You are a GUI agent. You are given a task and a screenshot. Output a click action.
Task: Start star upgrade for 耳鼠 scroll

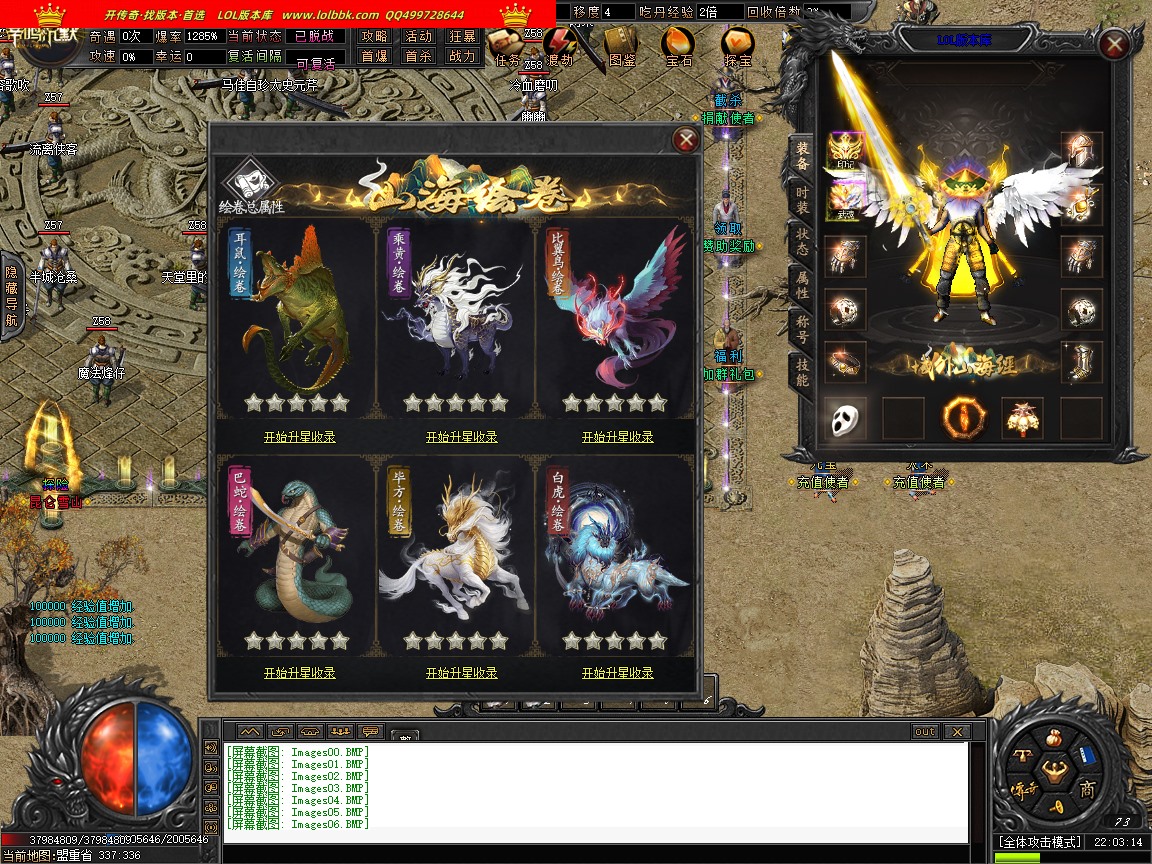pos(299,437)
